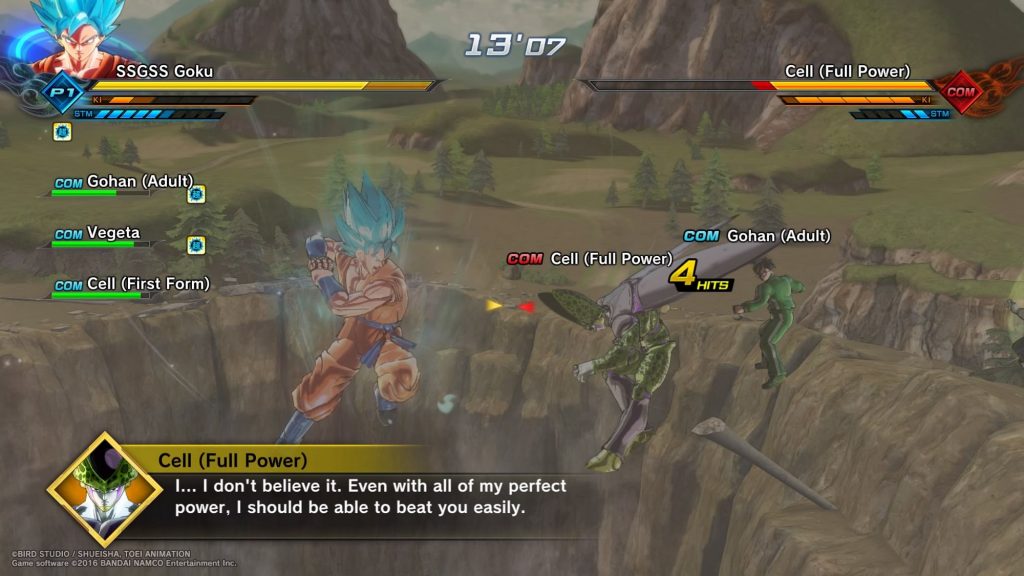The height and width of the screenshot is (576, 1024).
Task: Target the Cell (Full Power) enemy name tag
Action: pos(590,259)
